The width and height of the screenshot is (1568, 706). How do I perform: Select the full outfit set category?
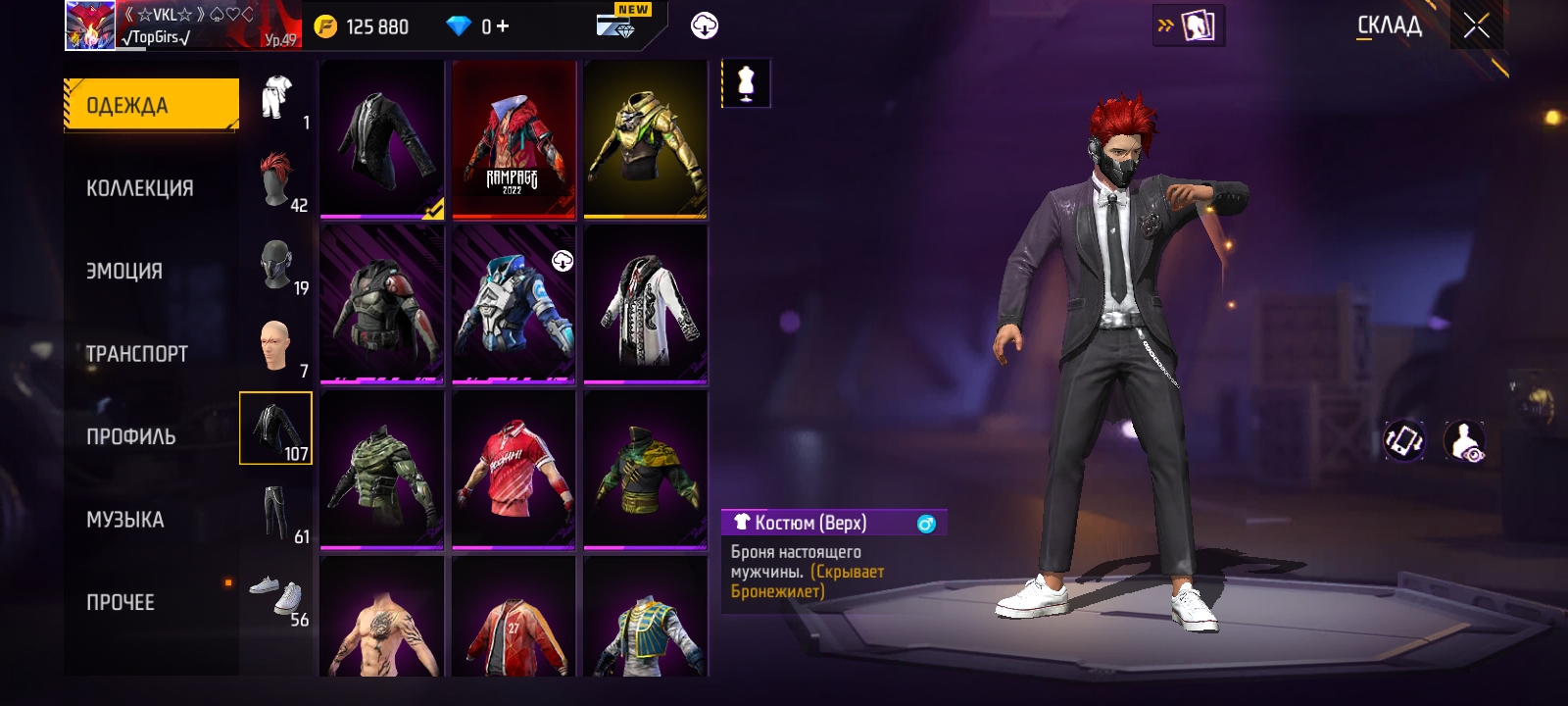(x=276, y=98)
